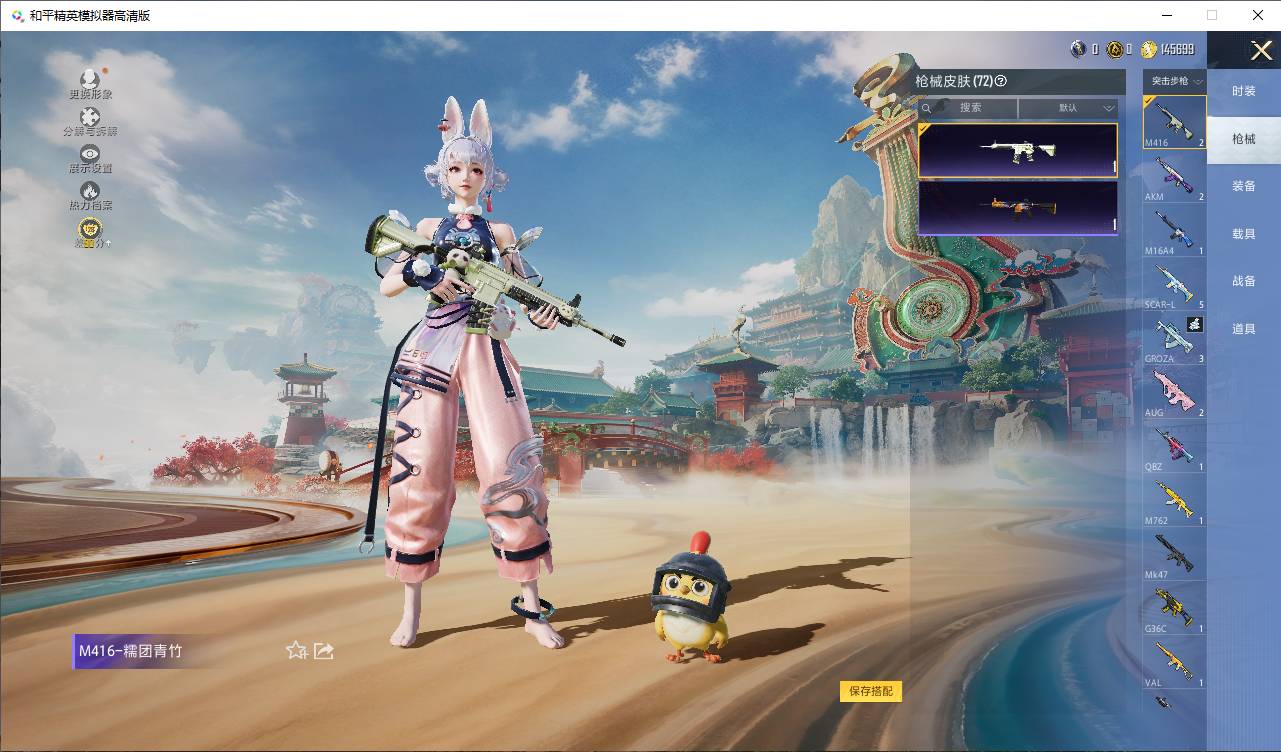The width and height of the screenshot is (1281, 752).
Task: Click the 搜索 skin search field
Action: click(x=968, y=108)
